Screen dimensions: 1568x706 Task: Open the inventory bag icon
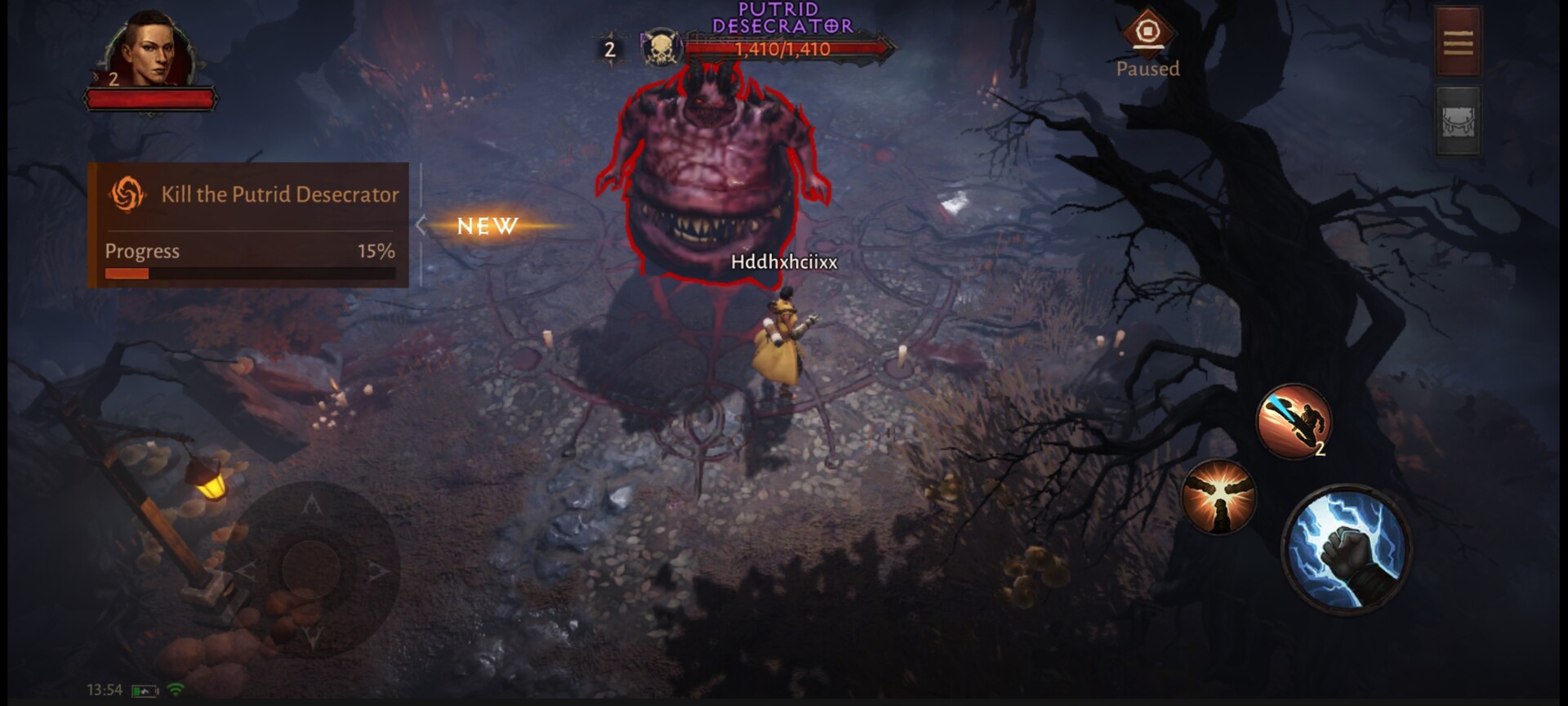click(x=1458, y=123)
